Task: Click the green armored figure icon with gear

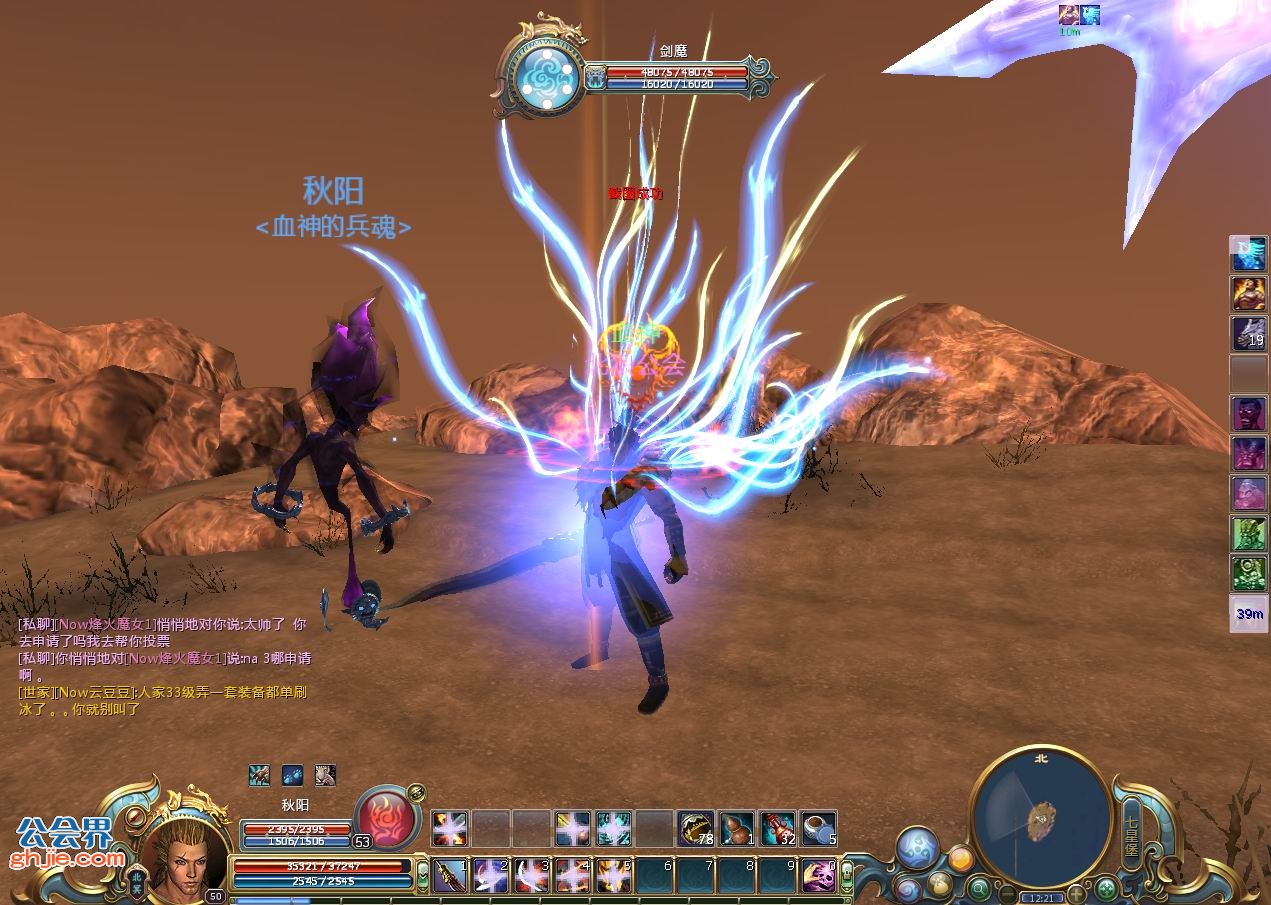Action: [x=1248, y=573]
